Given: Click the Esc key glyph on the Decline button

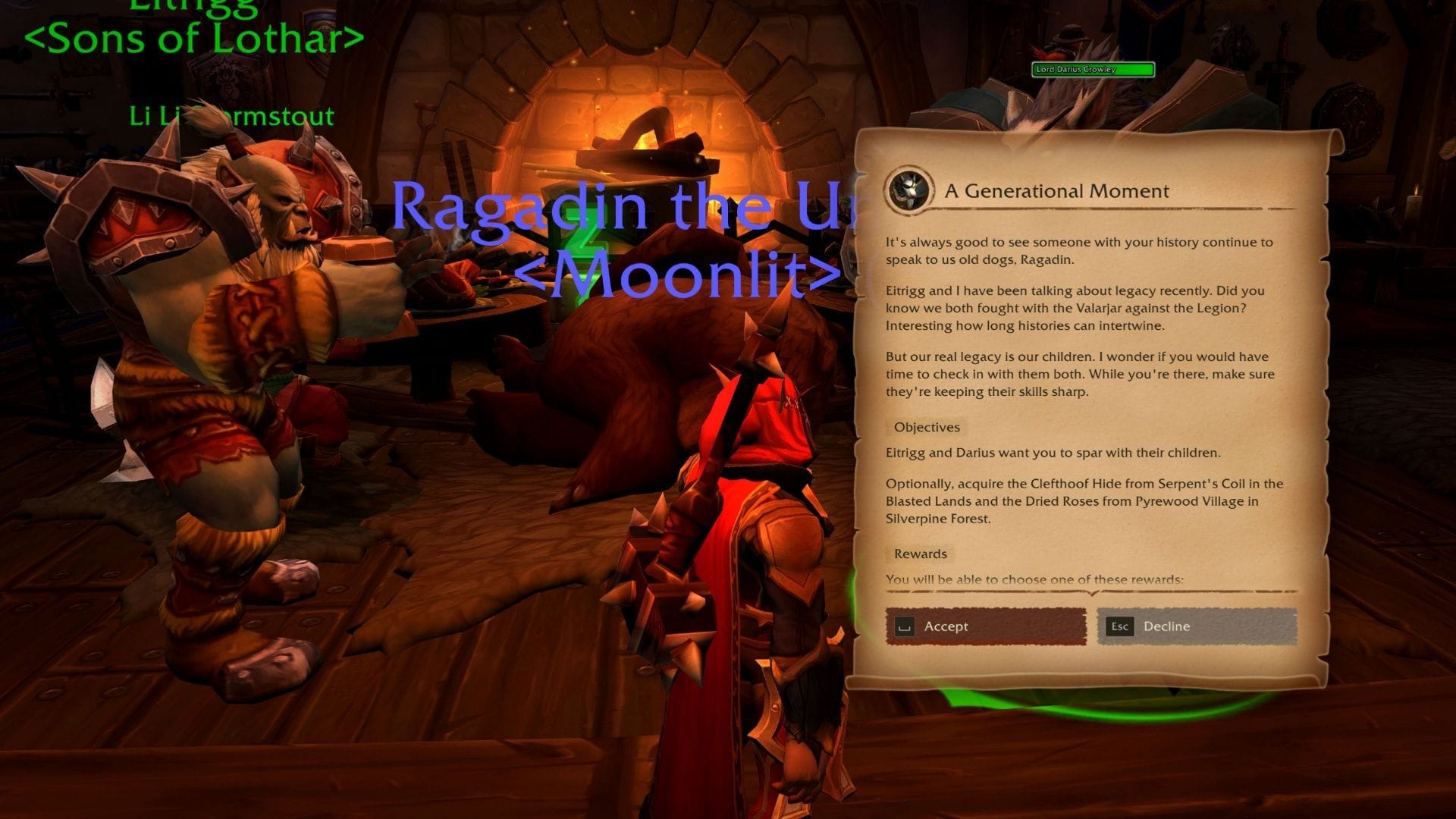Looking at the screenshot, I should (1121, 626).
